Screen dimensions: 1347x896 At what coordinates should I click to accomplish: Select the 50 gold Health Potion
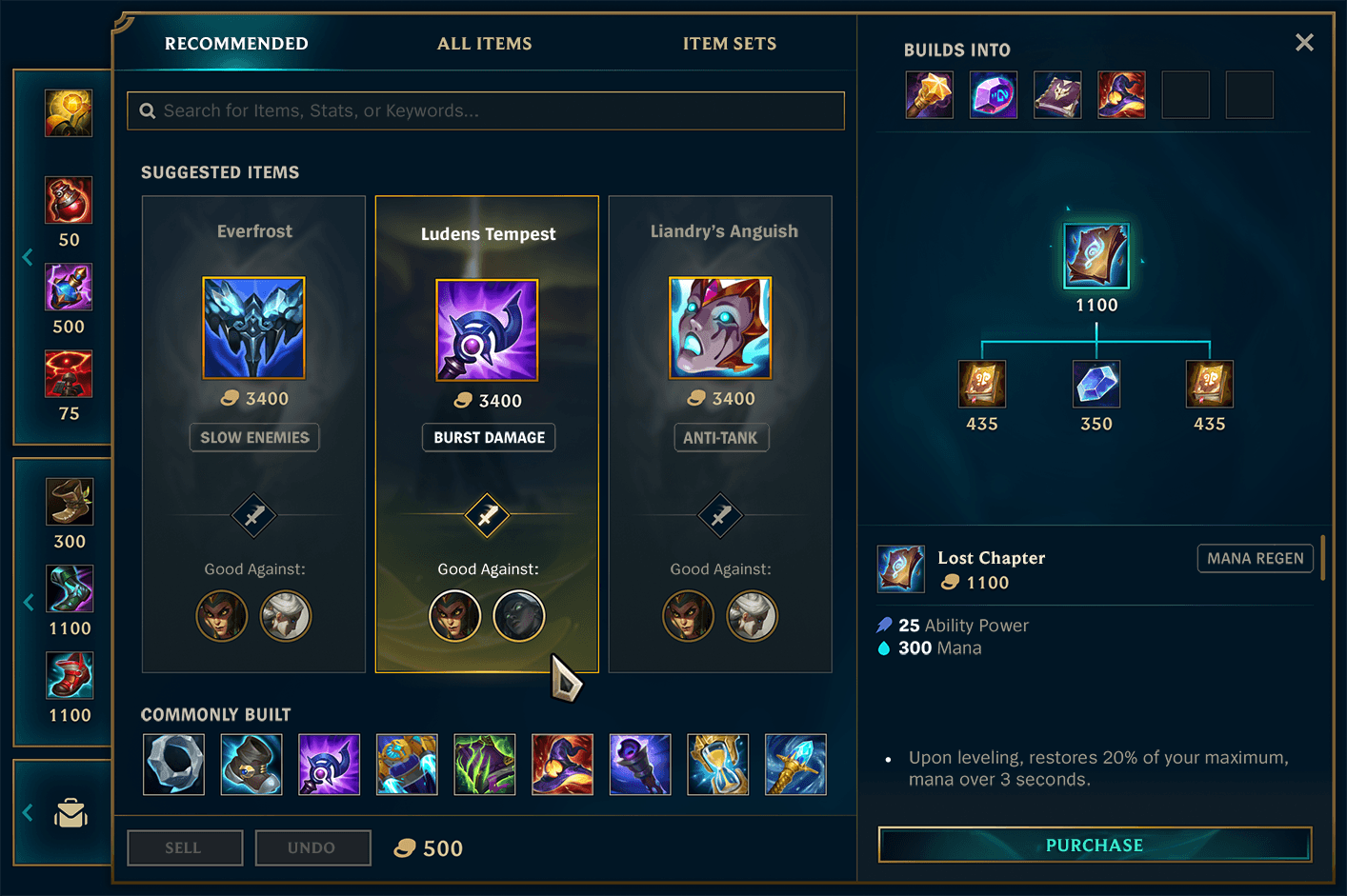[x=70, y=200]
